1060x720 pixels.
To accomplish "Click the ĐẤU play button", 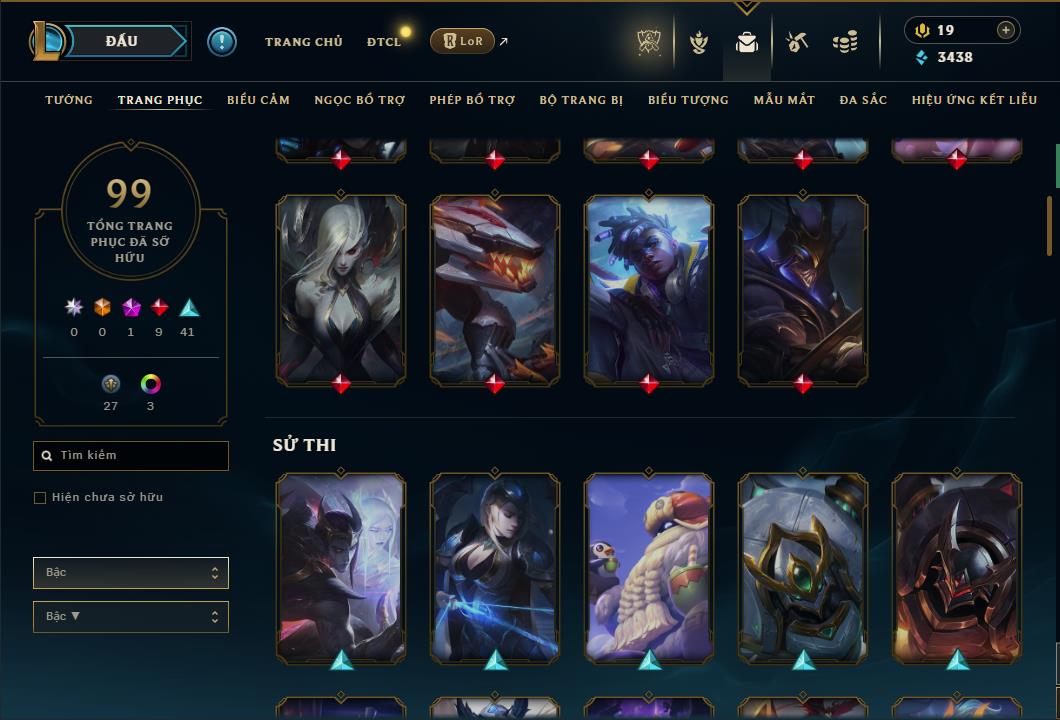I will (x=122, y=41).
